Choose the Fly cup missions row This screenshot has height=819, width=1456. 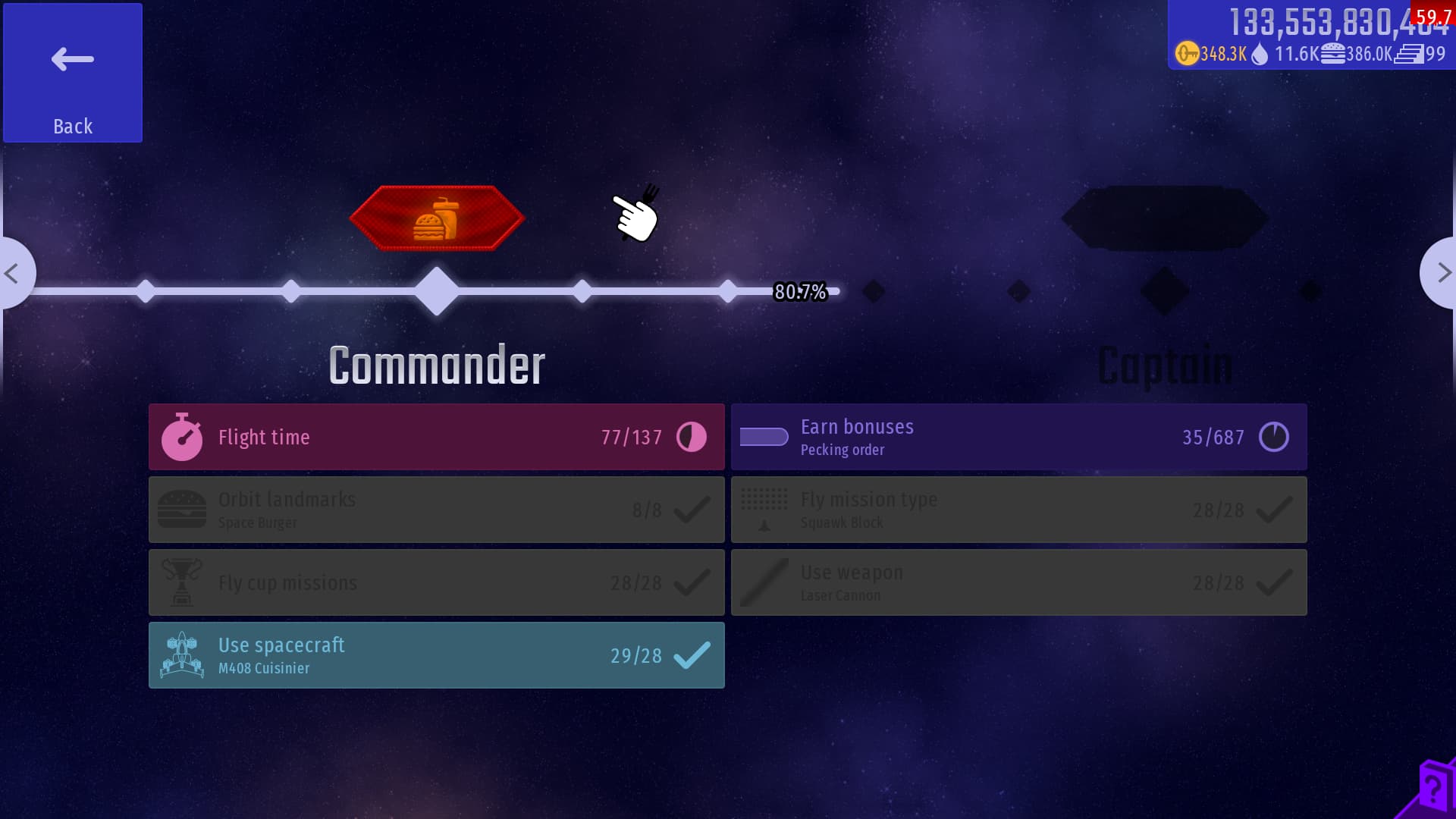click(437, 582)
